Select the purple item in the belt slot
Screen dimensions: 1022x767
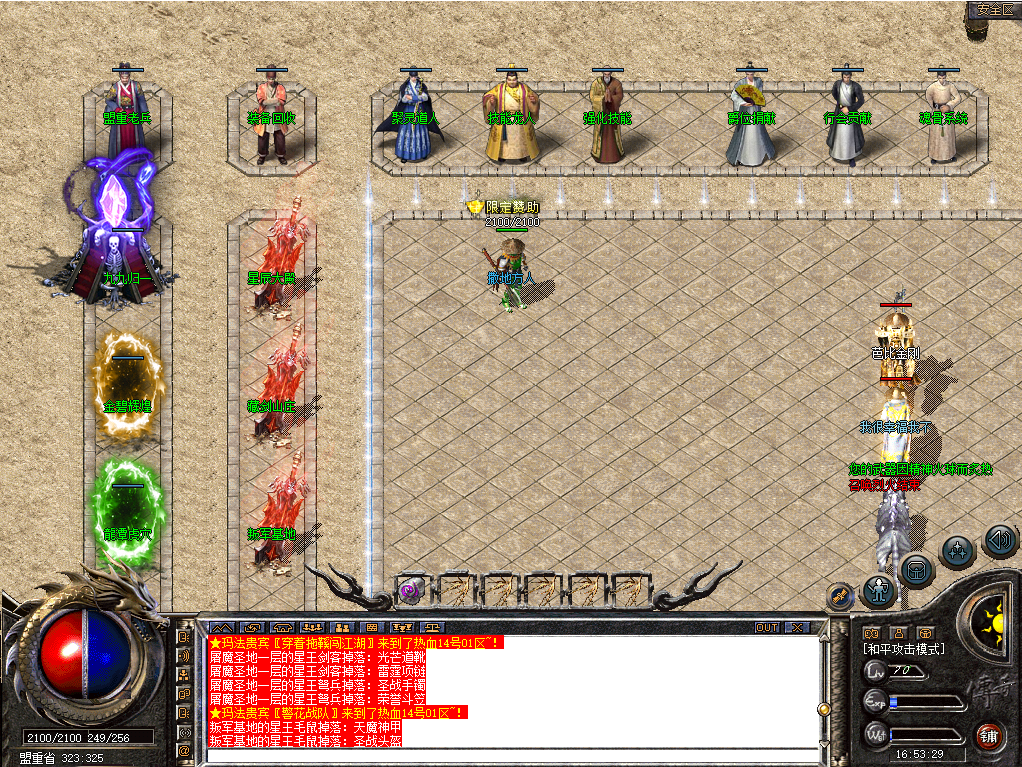tap(411, 589)
